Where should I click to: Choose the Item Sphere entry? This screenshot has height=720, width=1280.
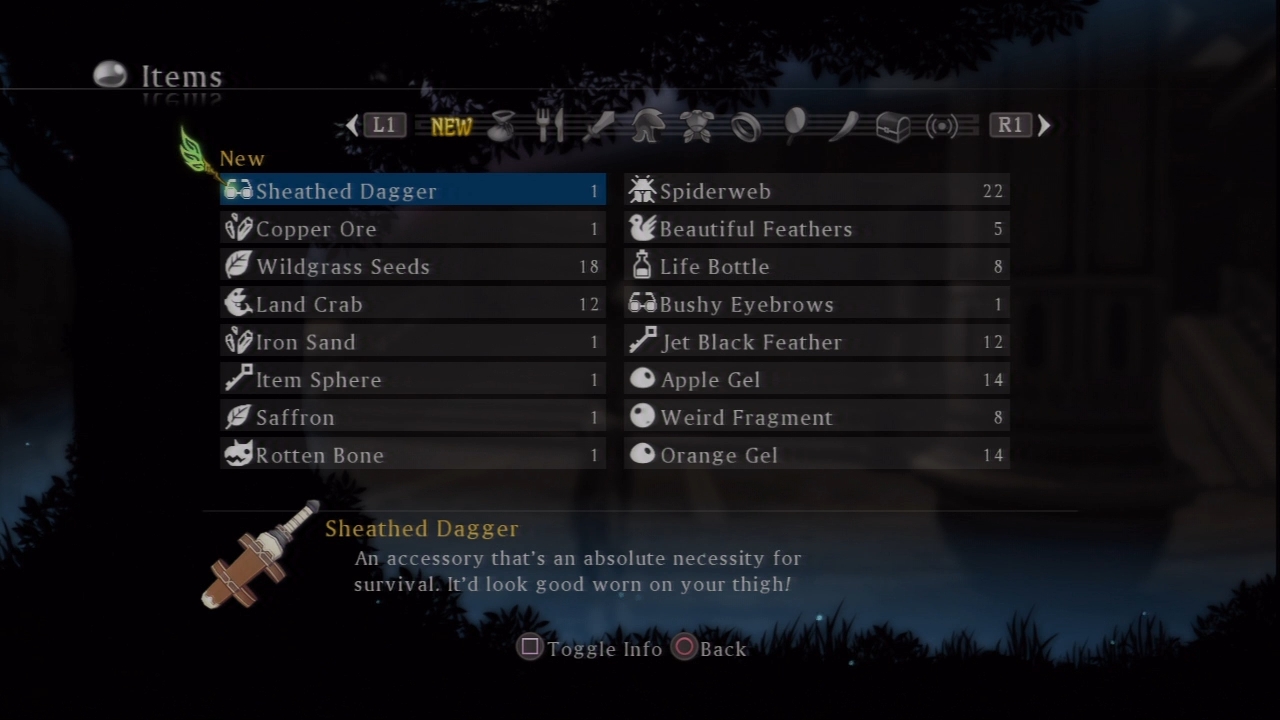pos(412,380)
